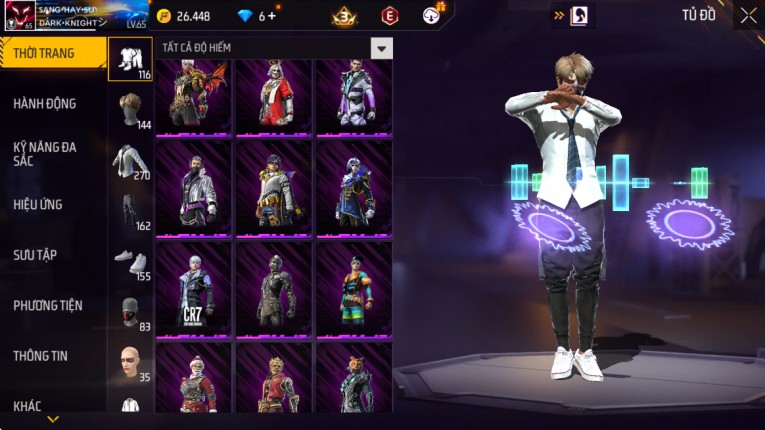
Task: Open the Tất Cả Độ Hiếm rarity dropdown
Action: pyautogui.click(x=381, y=48)
